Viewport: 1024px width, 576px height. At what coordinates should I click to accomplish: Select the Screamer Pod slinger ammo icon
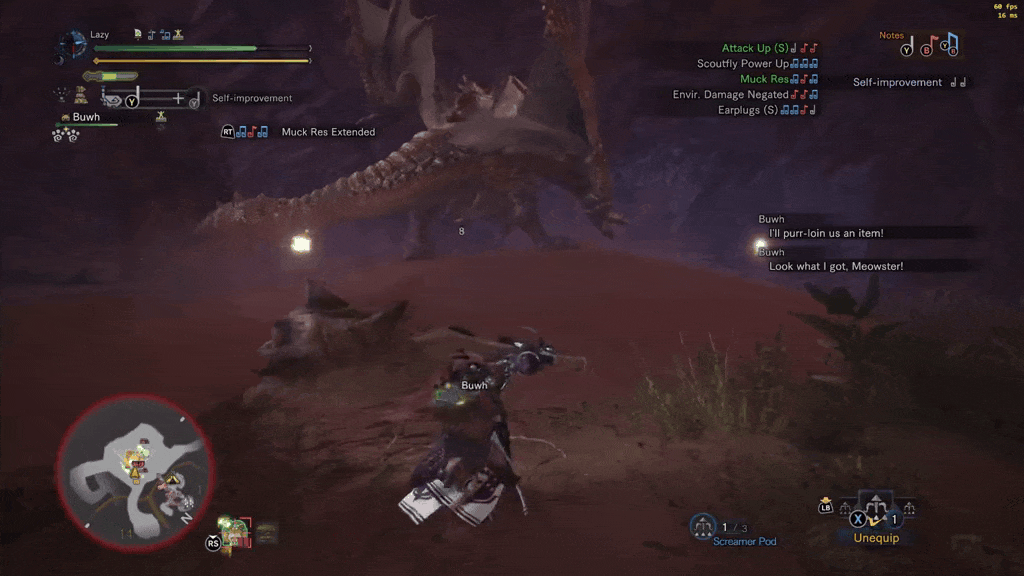tap(704, 525)
